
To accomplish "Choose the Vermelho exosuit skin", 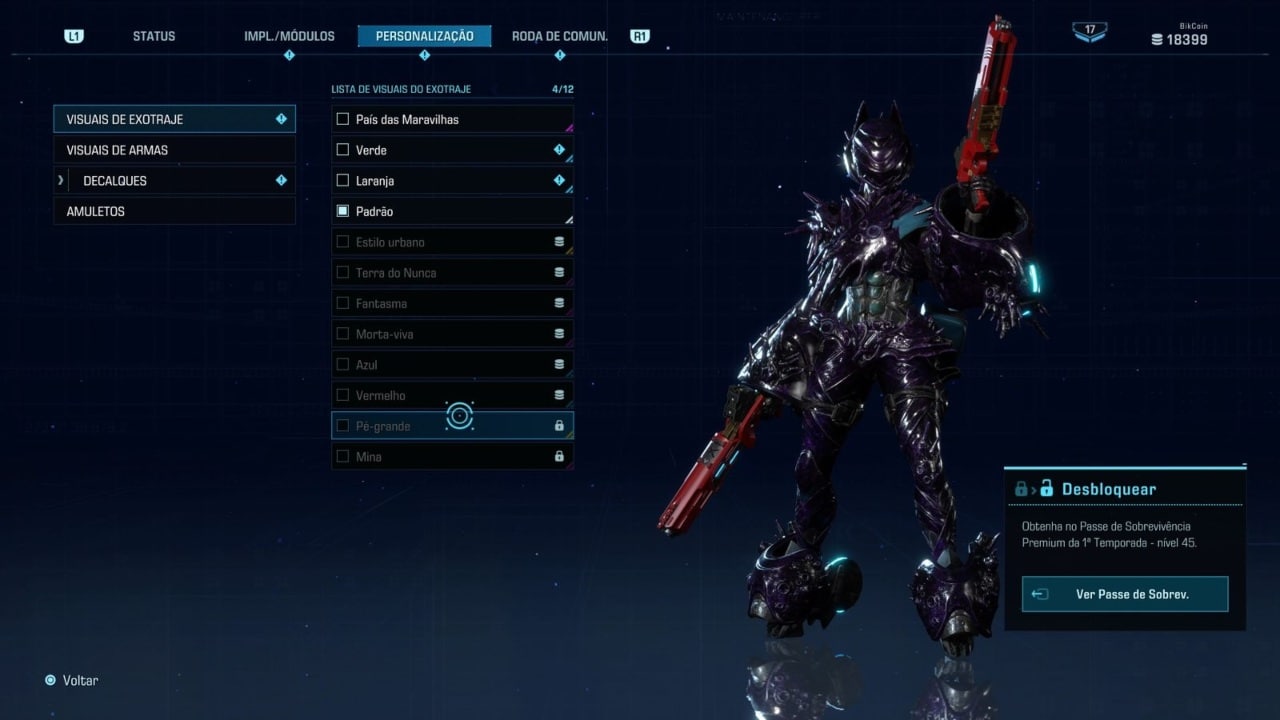I will [452, 395].
